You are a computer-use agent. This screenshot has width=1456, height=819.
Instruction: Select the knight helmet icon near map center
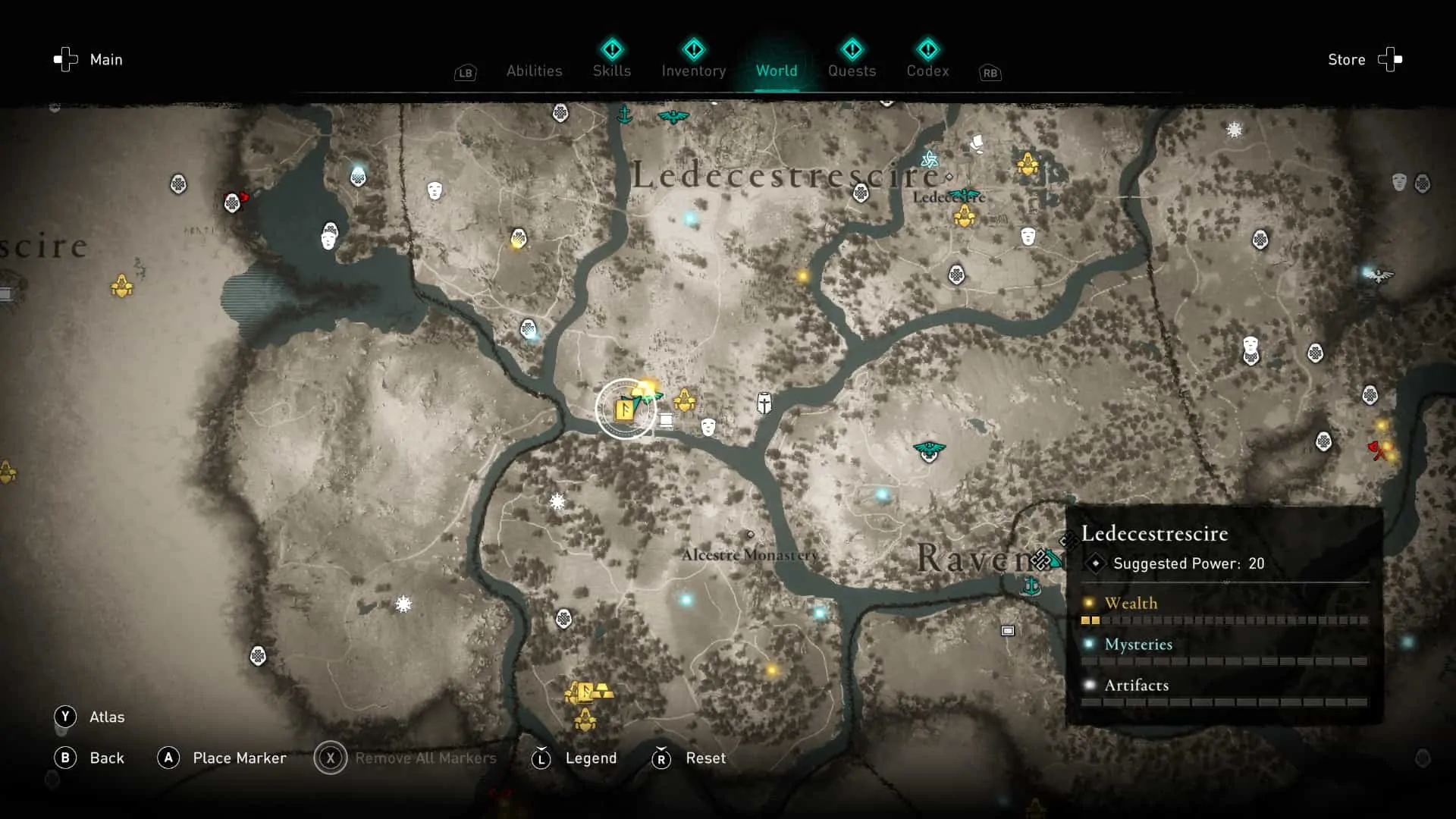(764, 403)
